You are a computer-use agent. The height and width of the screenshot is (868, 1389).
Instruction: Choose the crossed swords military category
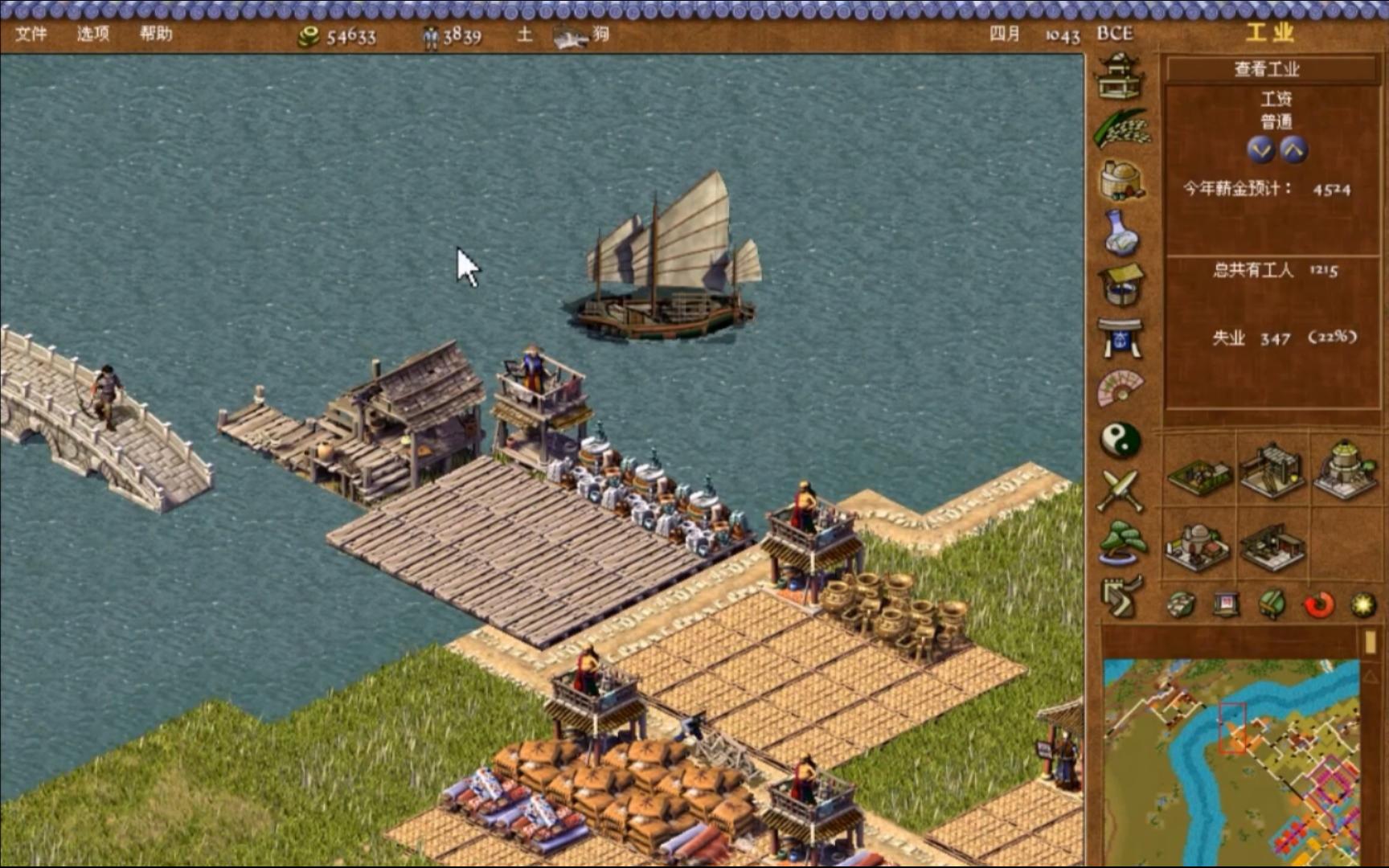(x=1121, y=490)
